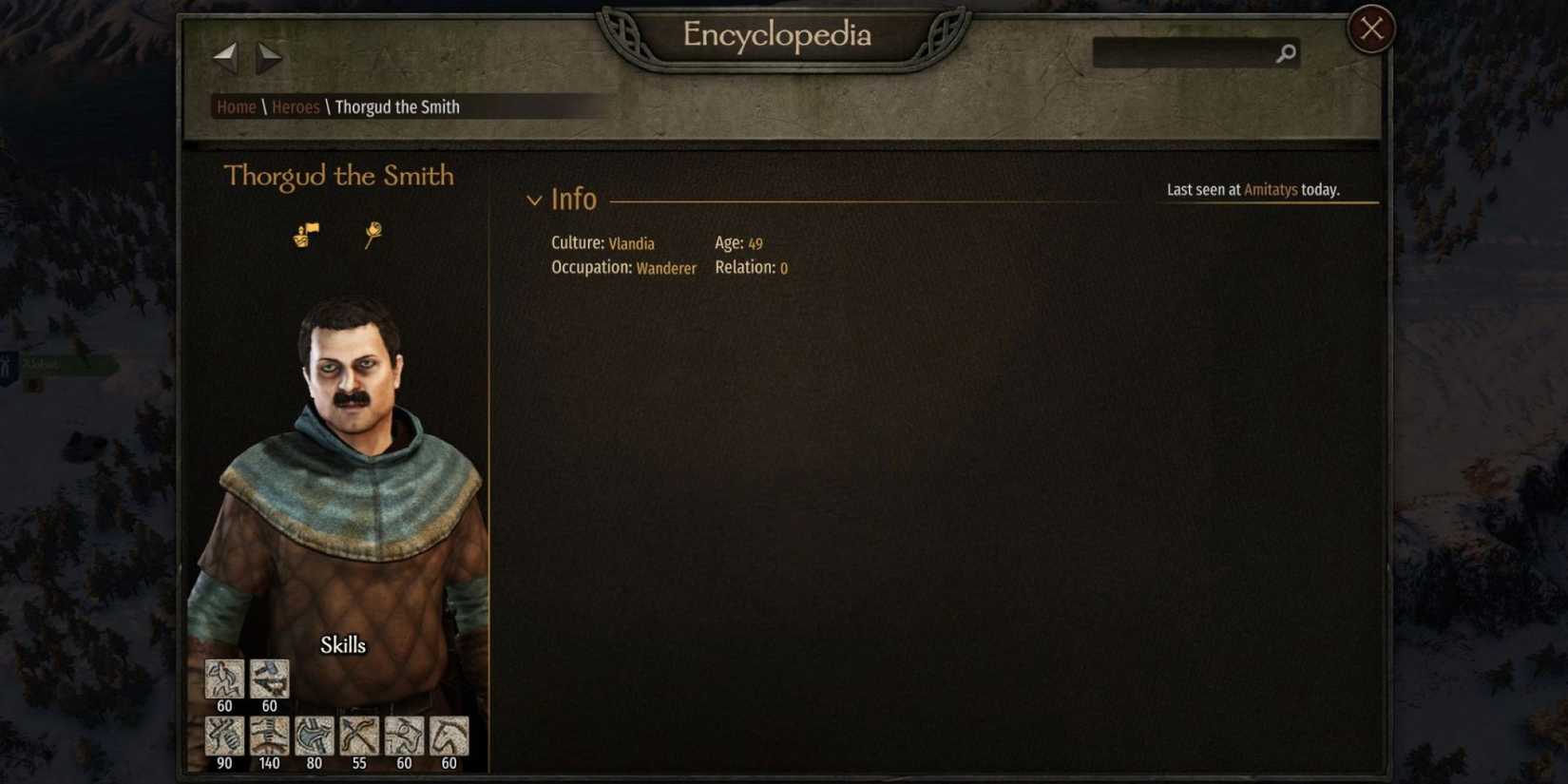Viewport: 1568px width, 784px height.
Task: Close the Encyclopedia with the X button
Action: (x=1369, y=29)
